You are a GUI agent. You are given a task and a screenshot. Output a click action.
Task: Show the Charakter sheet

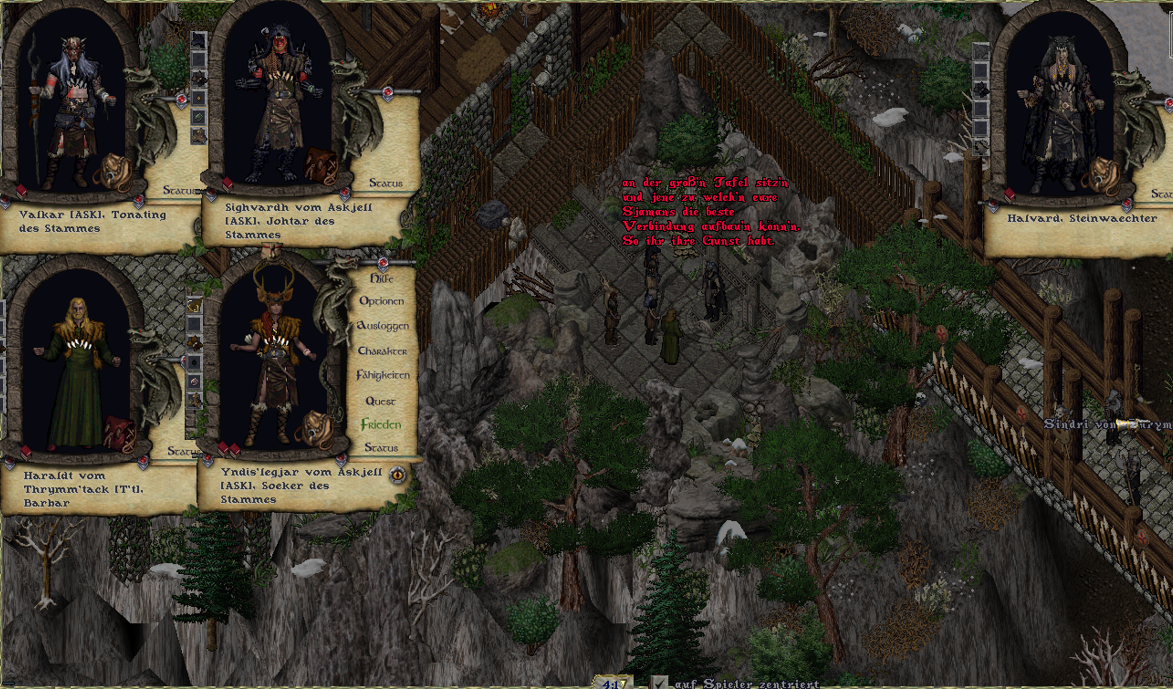[x=382, y=351]
